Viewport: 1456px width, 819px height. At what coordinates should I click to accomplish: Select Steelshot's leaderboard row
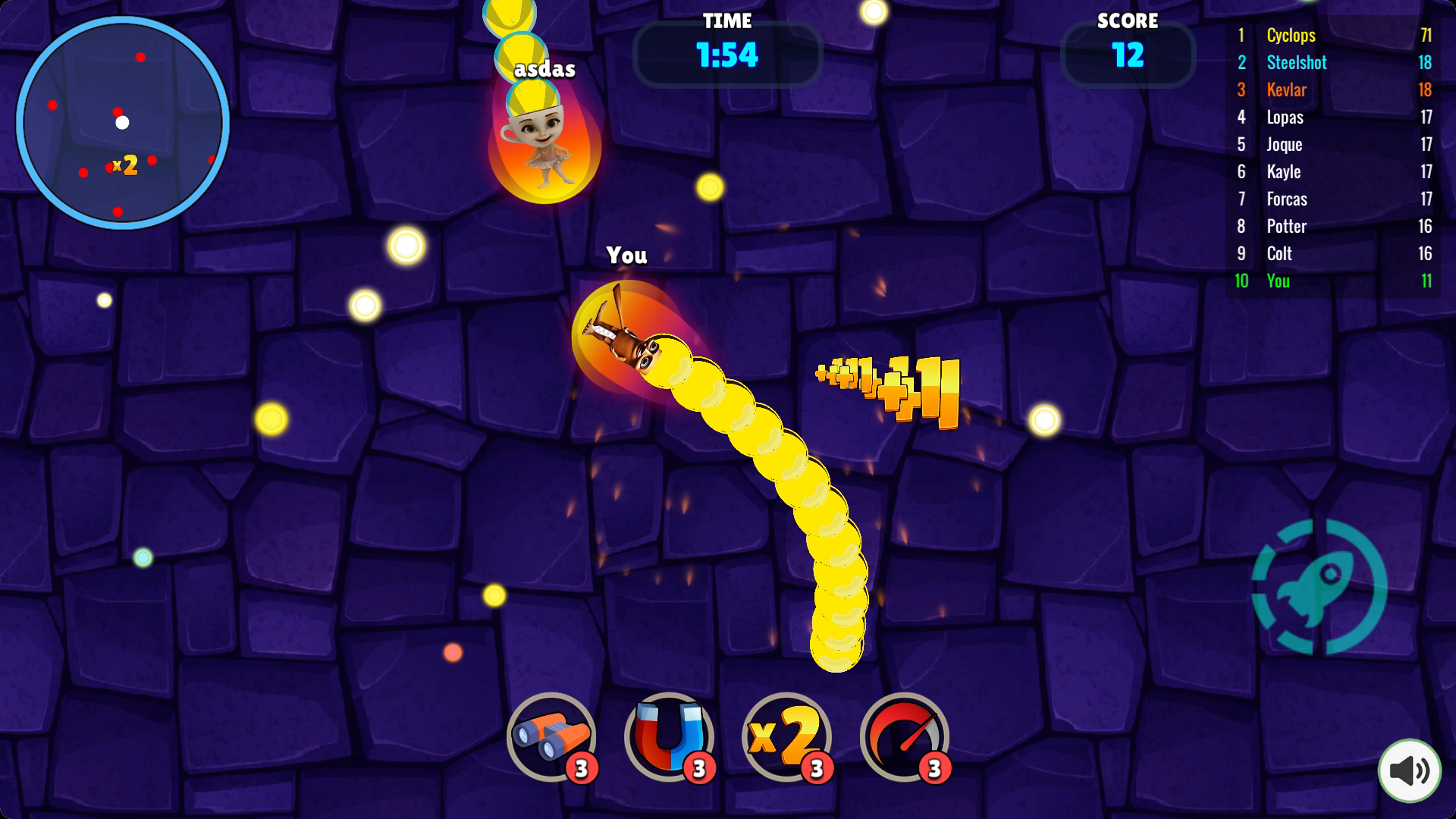tap(1333, 62)
